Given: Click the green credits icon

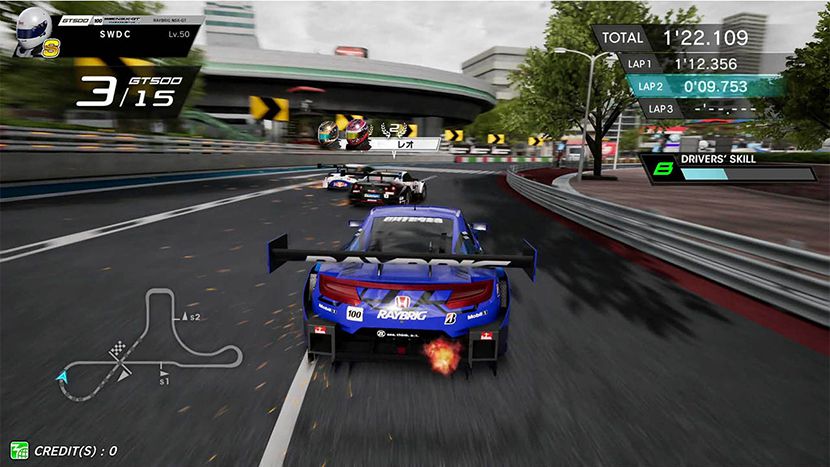Looking at the screenshot, I should point(19,451).
